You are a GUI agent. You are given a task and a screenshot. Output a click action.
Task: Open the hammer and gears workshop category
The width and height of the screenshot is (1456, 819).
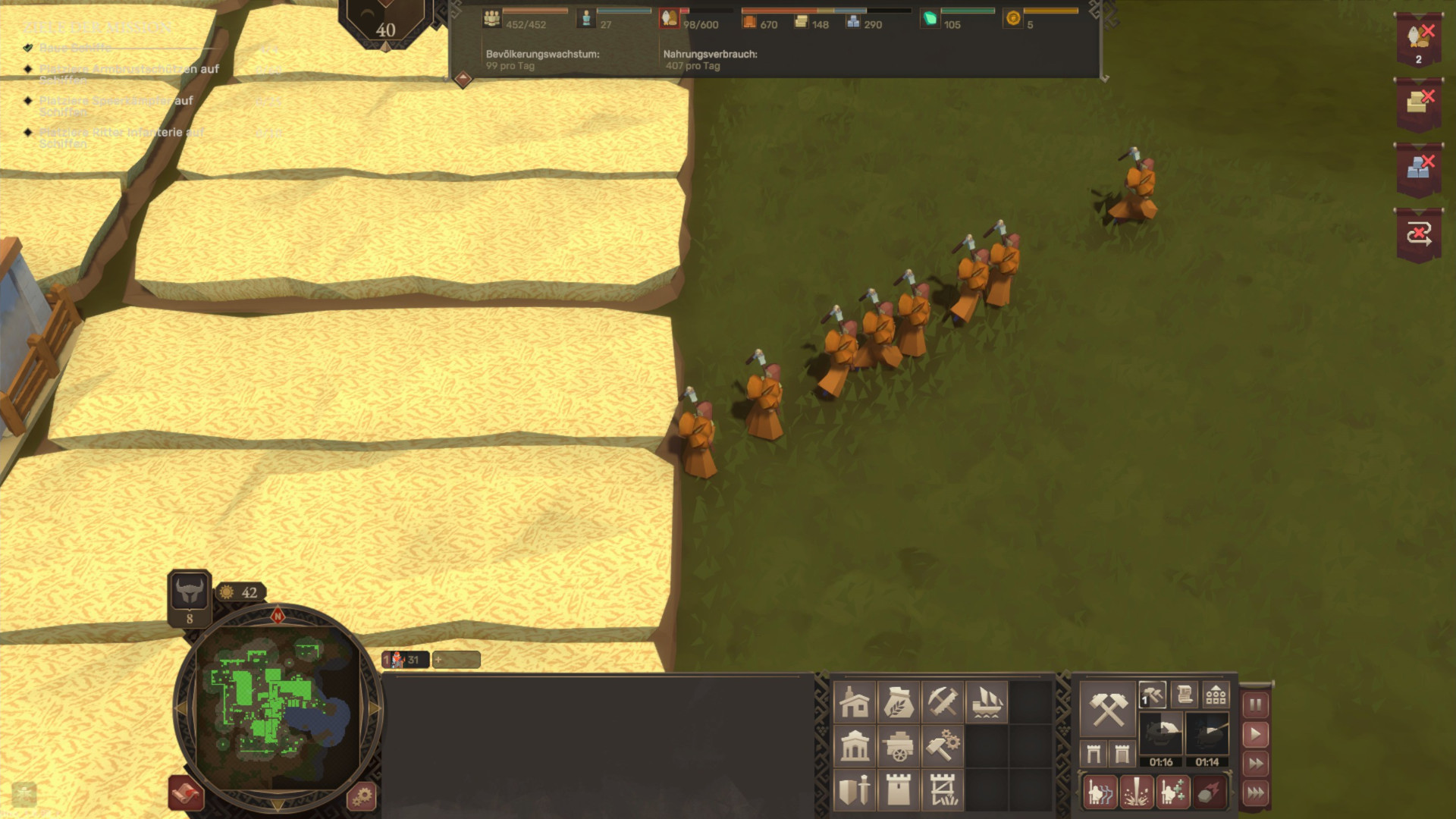coord(943,746)
